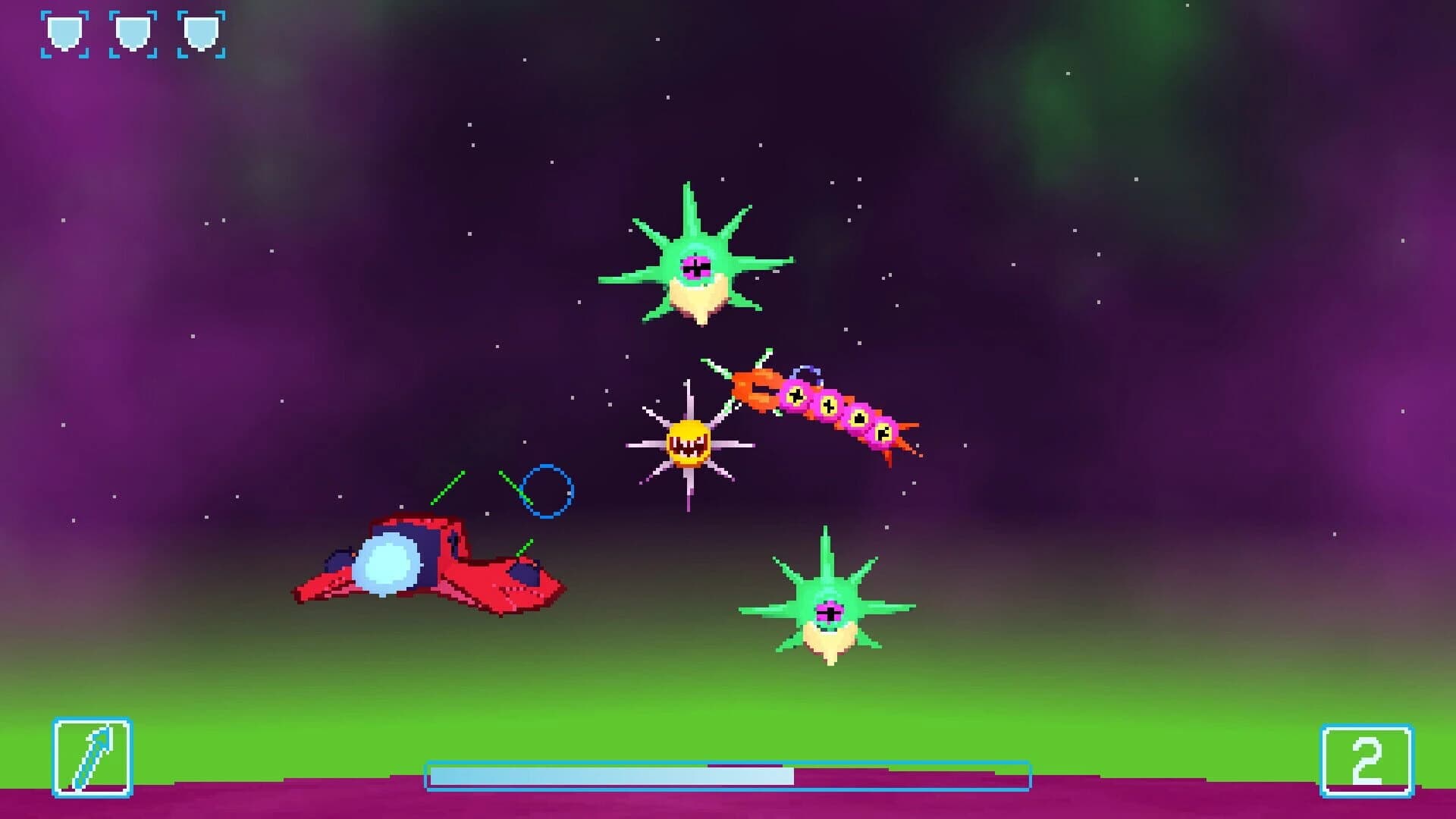Click the pink eye of the top green enemy
Viewport: 1456px width, 819px height.
(694, 267)
